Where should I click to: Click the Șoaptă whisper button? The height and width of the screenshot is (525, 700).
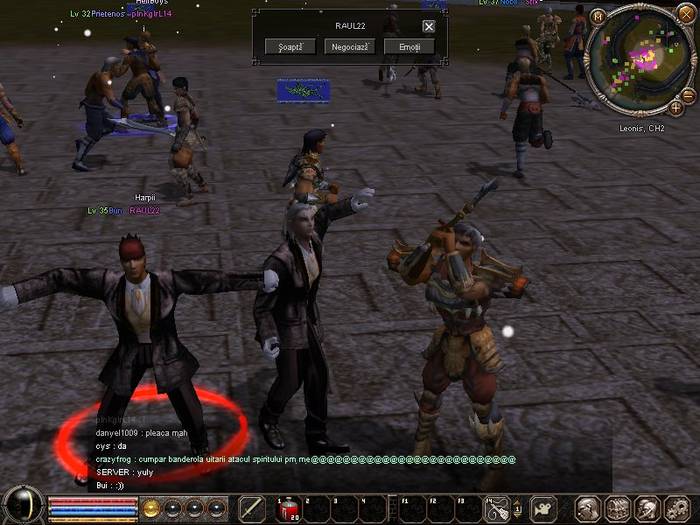tap(290, 47)
